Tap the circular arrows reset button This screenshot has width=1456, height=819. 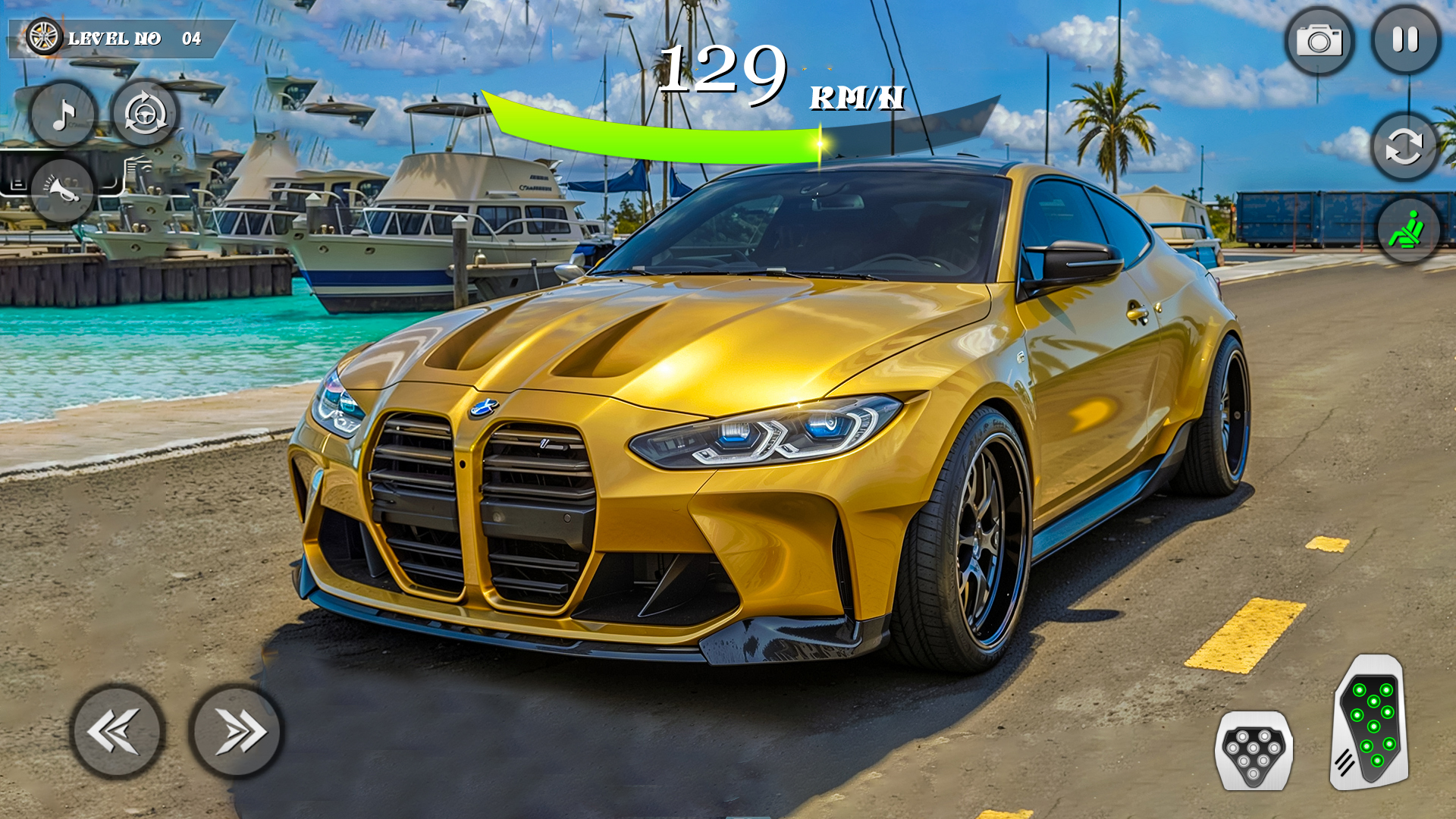[x=1404, y=146]
